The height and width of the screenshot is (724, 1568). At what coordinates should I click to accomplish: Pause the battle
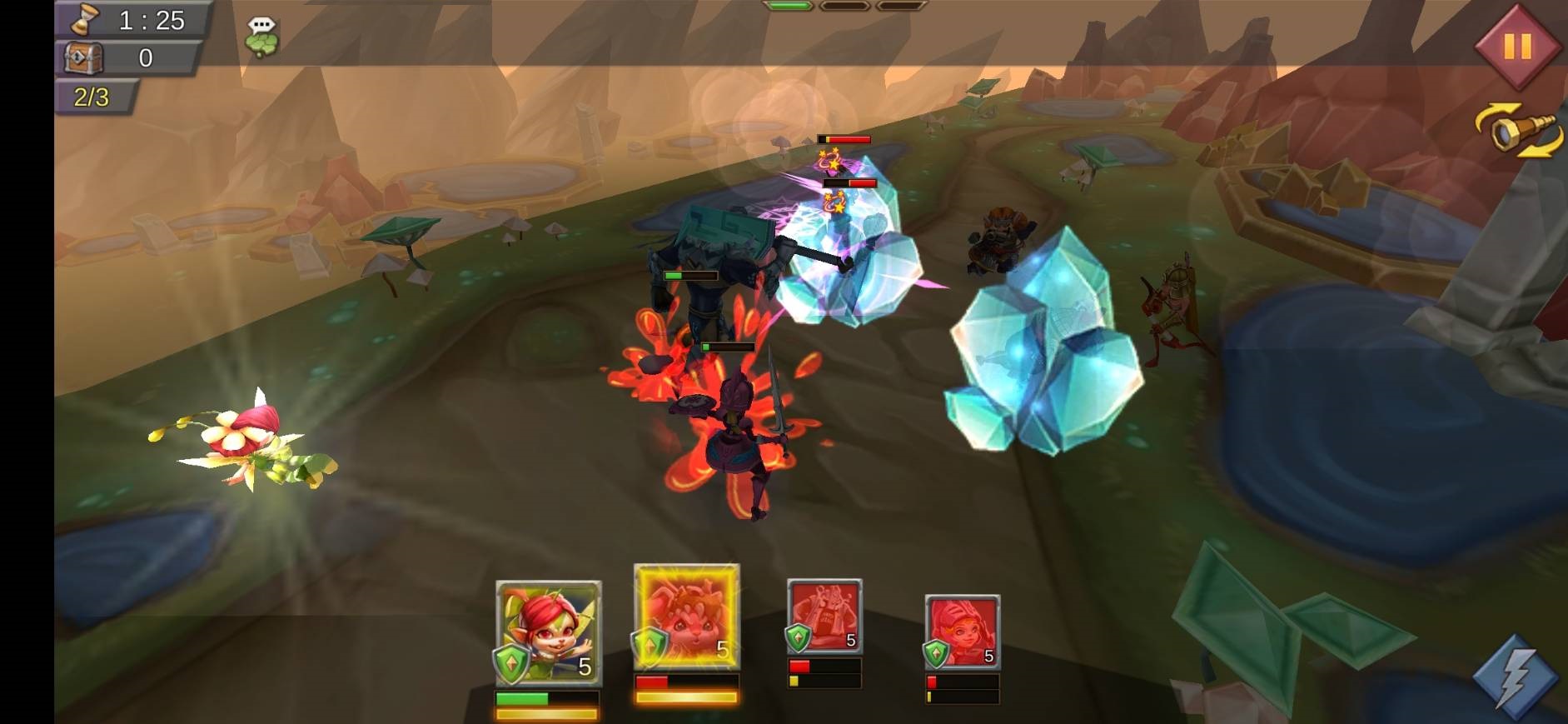(1516, 47)
